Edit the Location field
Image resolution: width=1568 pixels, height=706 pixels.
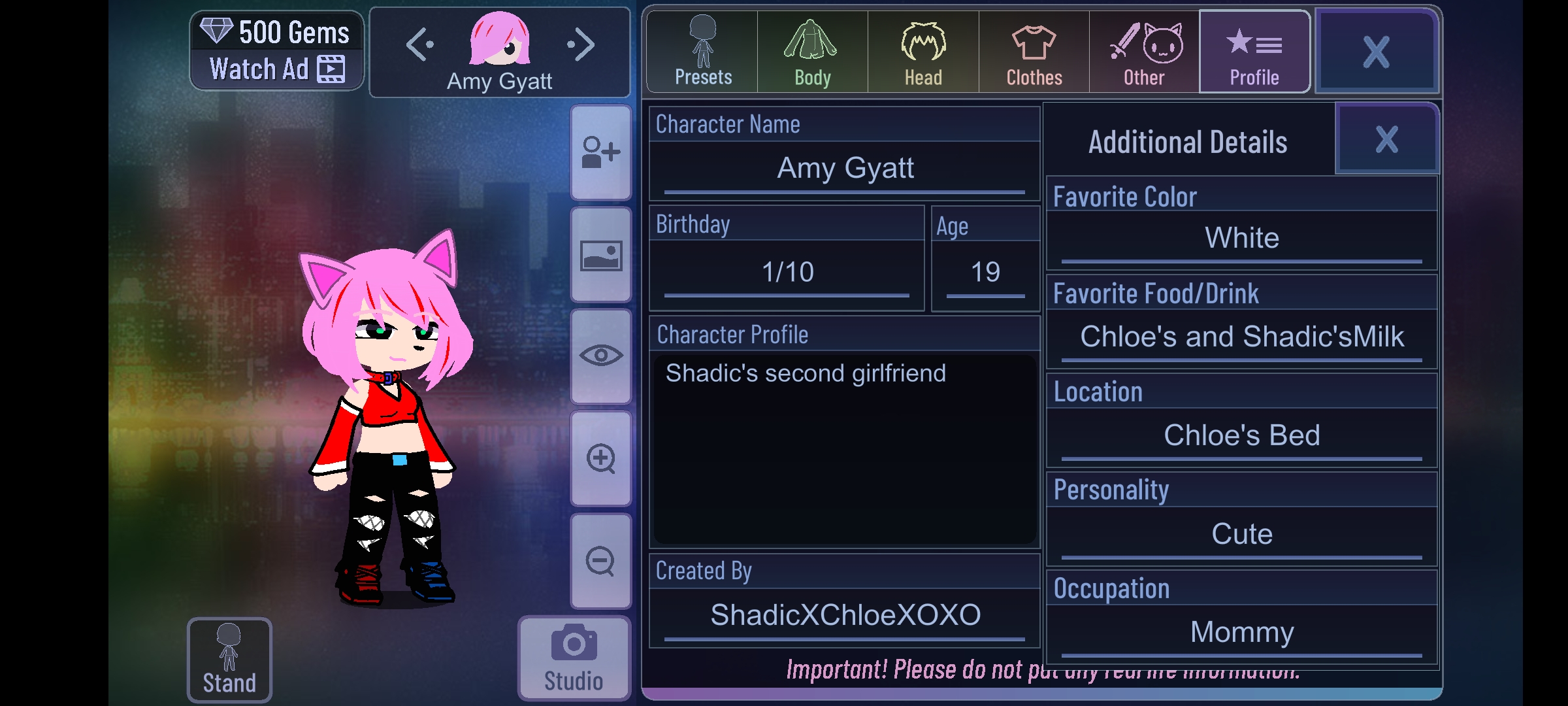(1241, 435)
